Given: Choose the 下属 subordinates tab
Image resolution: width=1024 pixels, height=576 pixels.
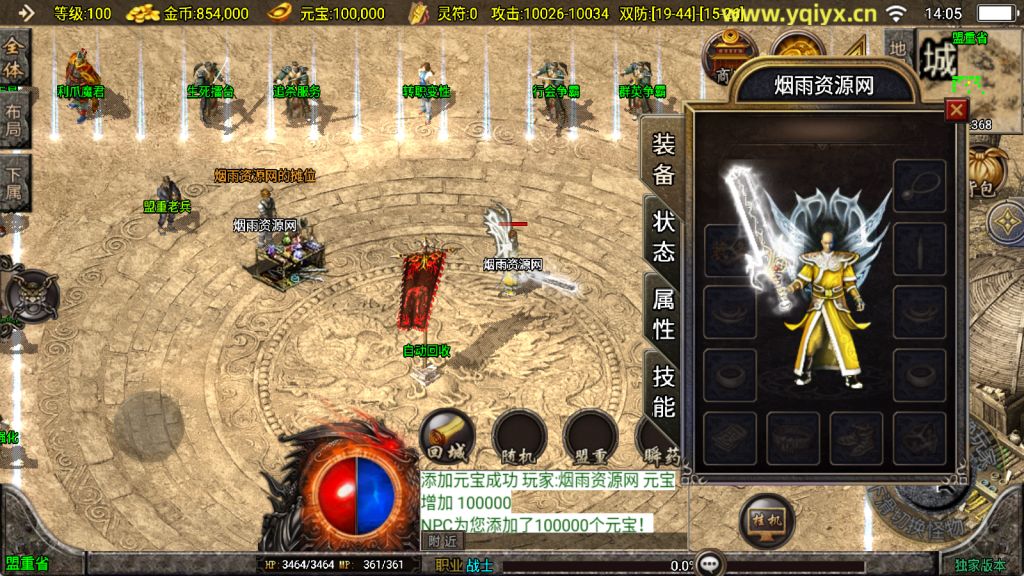Looking at the screenshot, I should [x=13, y=181].
